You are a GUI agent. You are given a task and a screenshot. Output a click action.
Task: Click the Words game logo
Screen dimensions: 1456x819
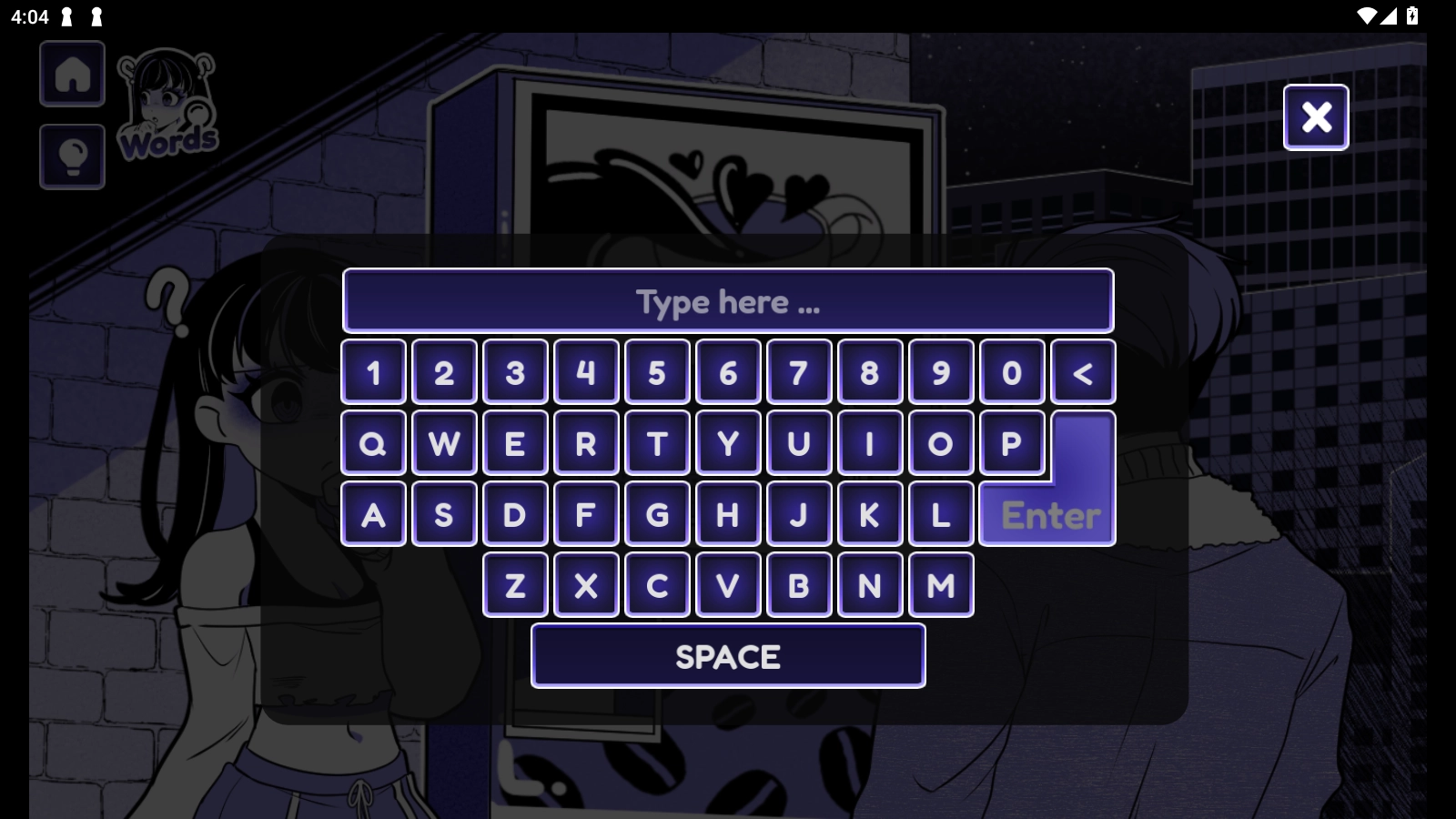click(169, 109)
